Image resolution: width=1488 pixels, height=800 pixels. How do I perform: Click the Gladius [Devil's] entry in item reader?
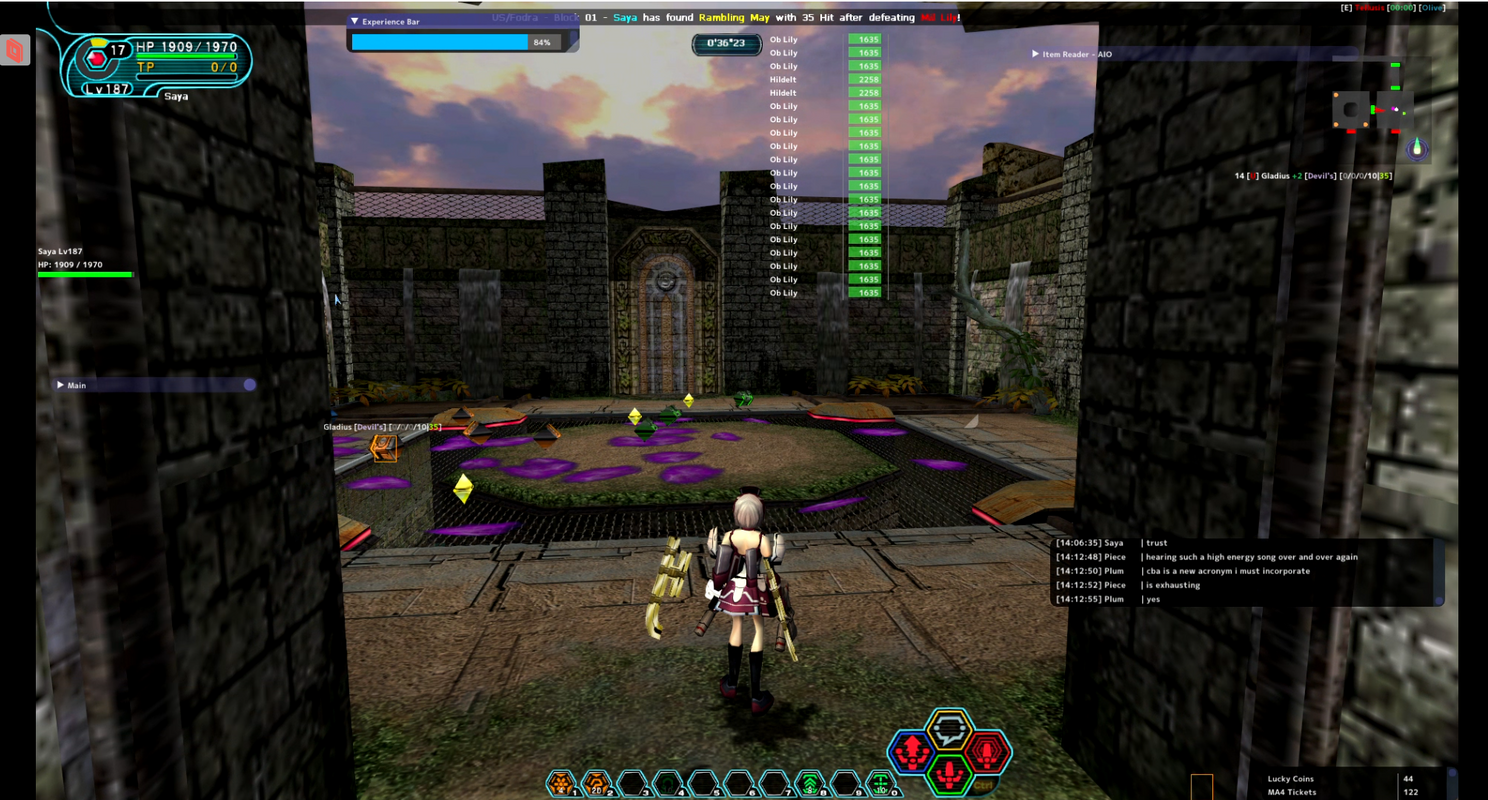tap(1313, 176)
